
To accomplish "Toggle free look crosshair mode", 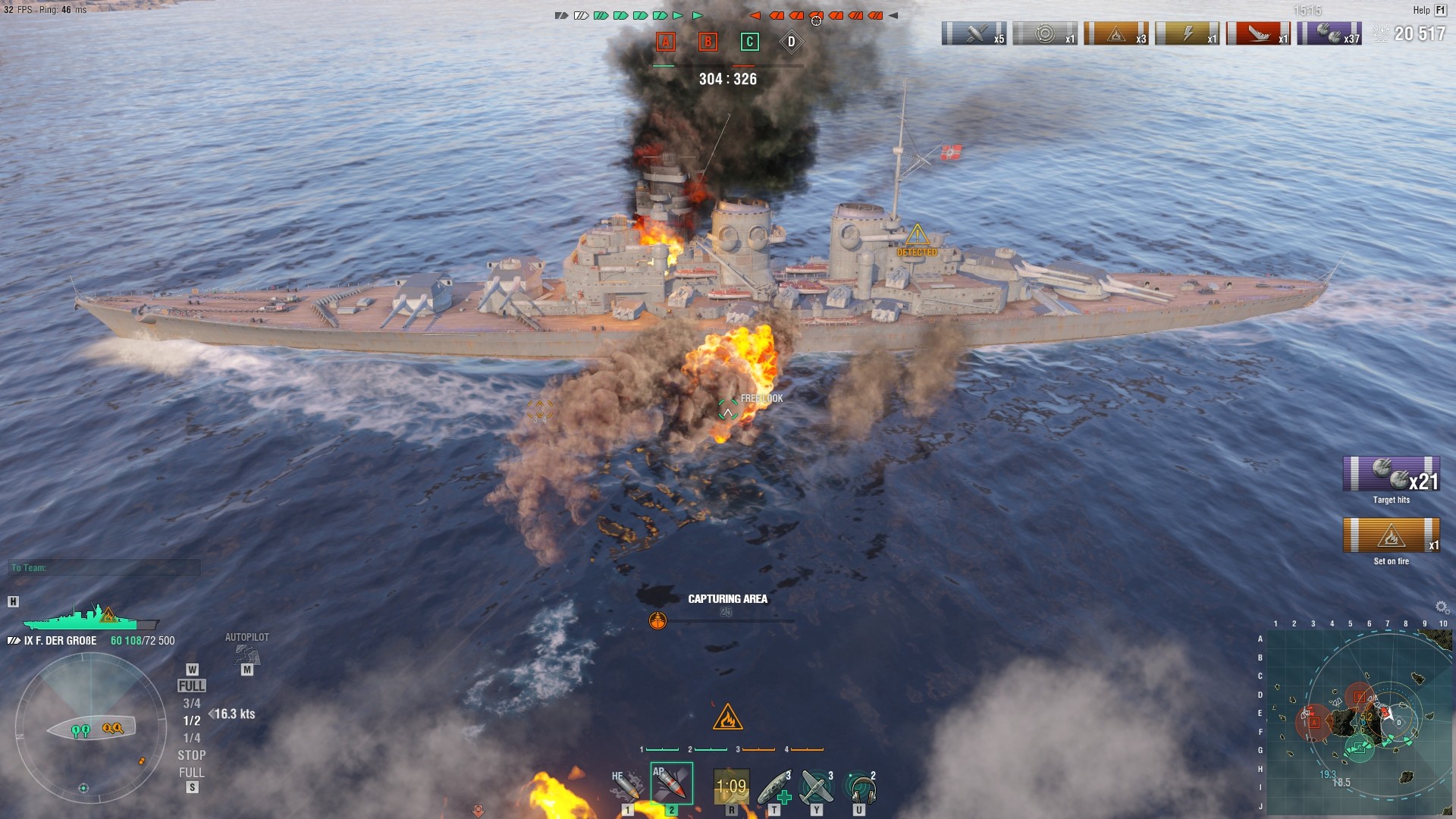I will coord(727,409).
